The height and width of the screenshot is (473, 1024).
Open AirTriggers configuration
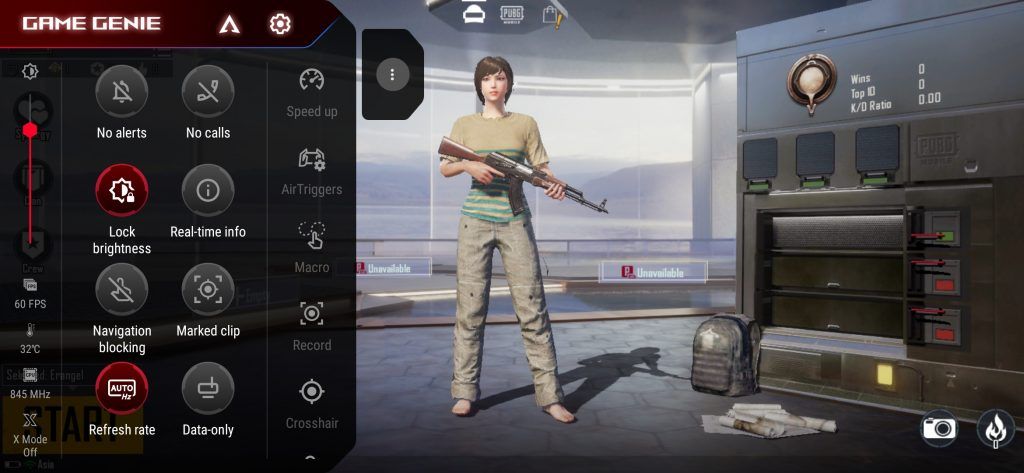click(312, 160)
